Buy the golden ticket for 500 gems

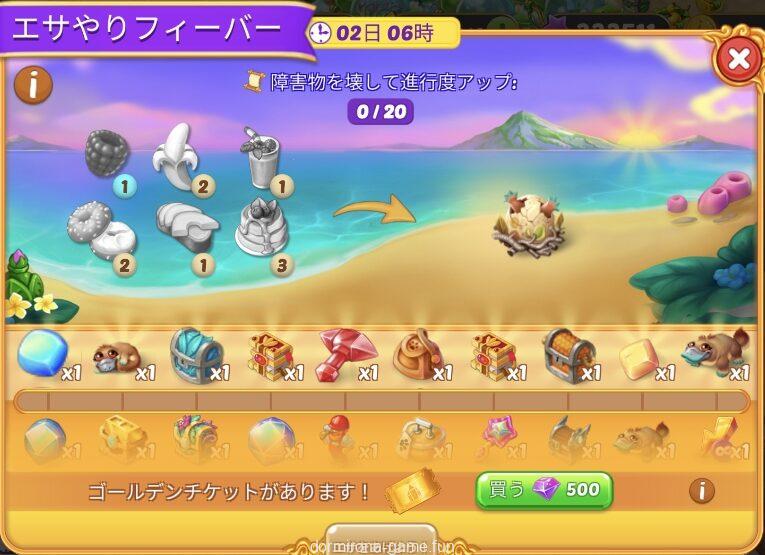[x=543, y=490]
